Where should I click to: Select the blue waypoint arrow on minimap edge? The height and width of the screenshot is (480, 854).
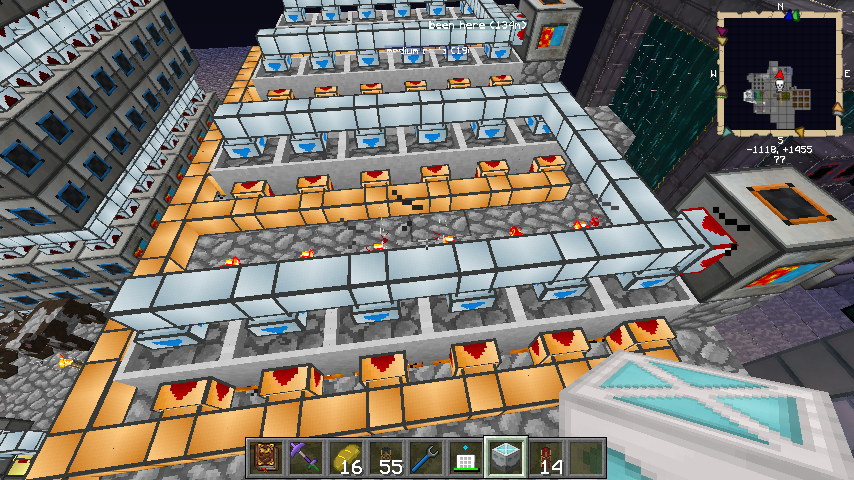click(790, 17)
